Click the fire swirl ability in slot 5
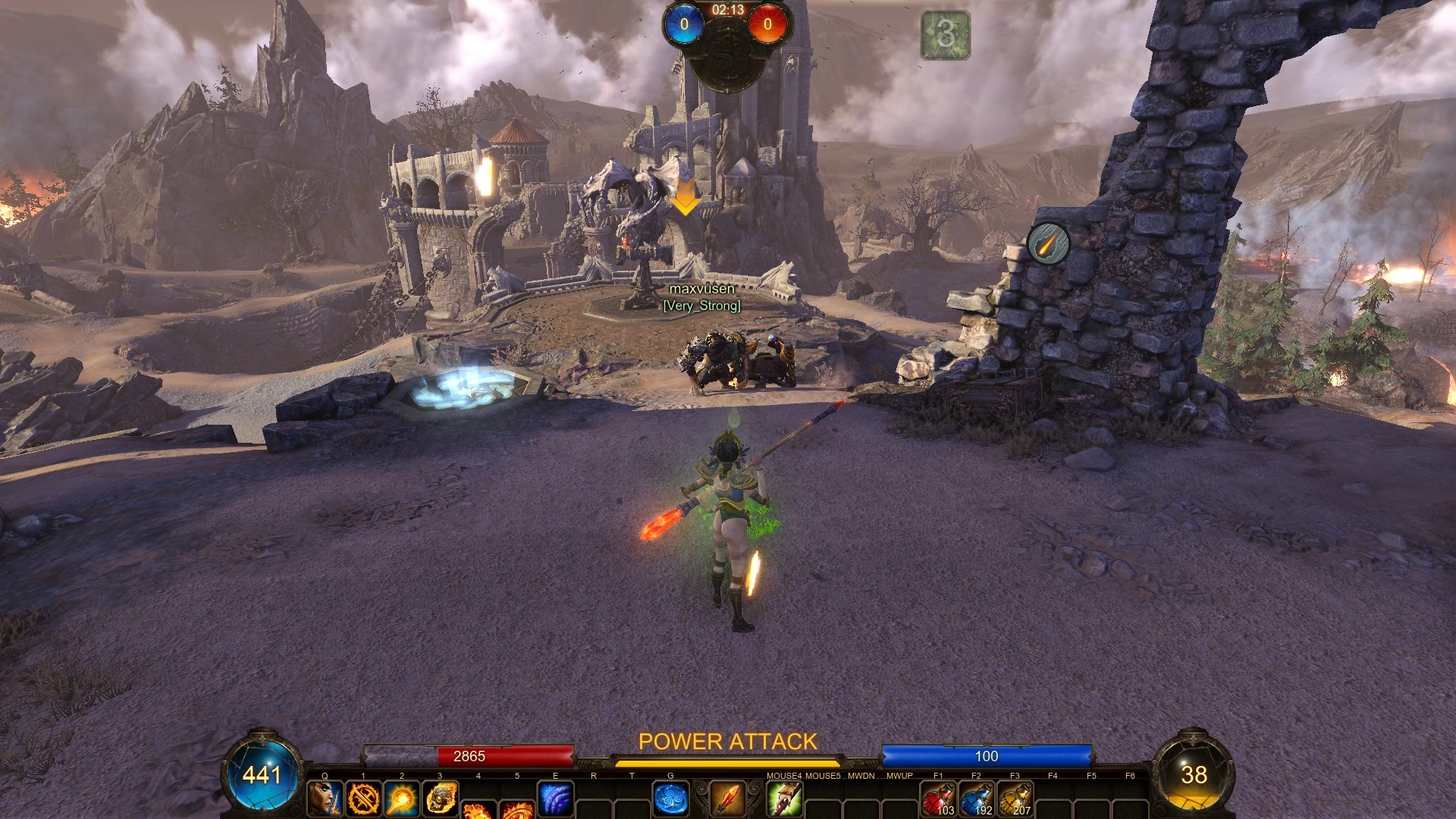Screen dimensions: 1456x819 point(518,810)
